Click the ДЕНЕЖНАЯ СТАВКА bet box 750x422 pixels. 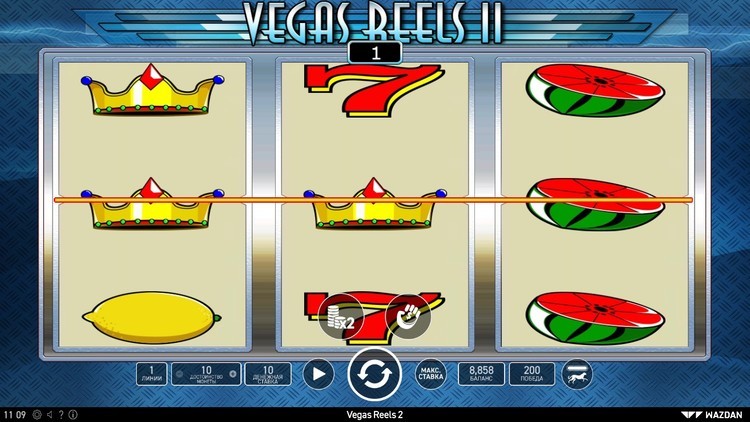268,374
